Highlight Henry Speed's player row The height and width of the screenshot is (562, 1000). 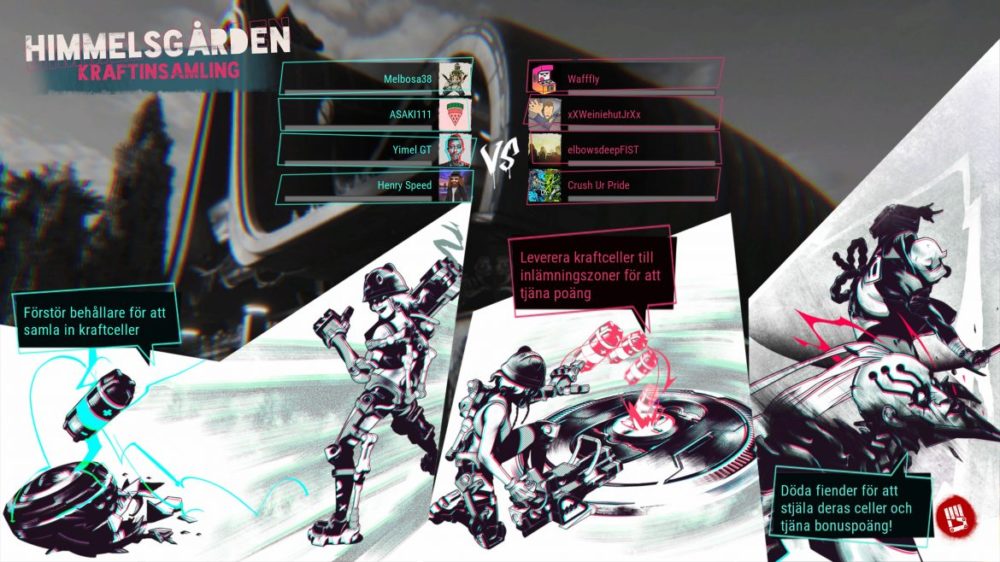[376, 185]
